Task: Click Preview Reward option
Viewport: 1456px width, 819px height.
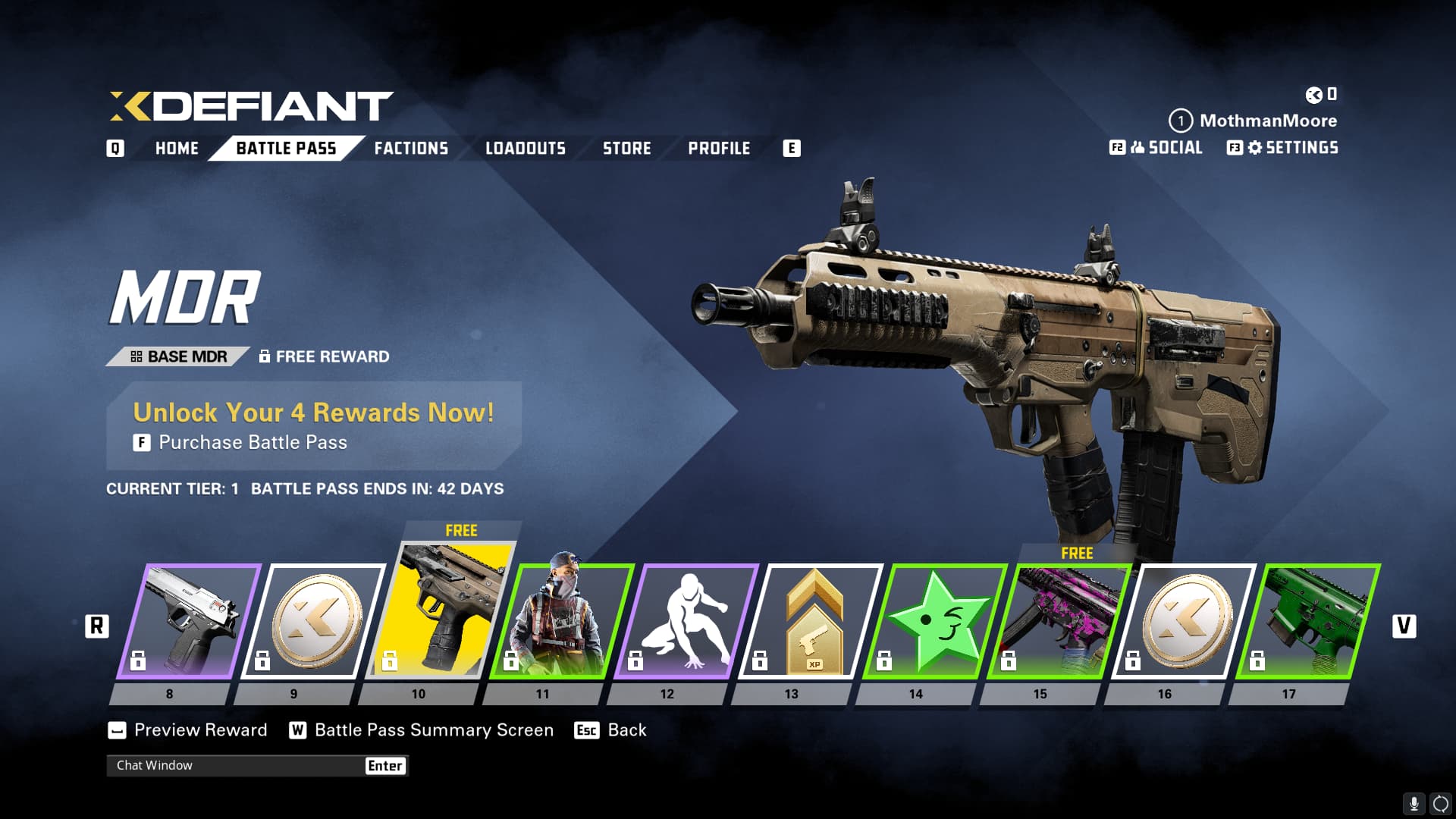Action: [x=200, y=730]
